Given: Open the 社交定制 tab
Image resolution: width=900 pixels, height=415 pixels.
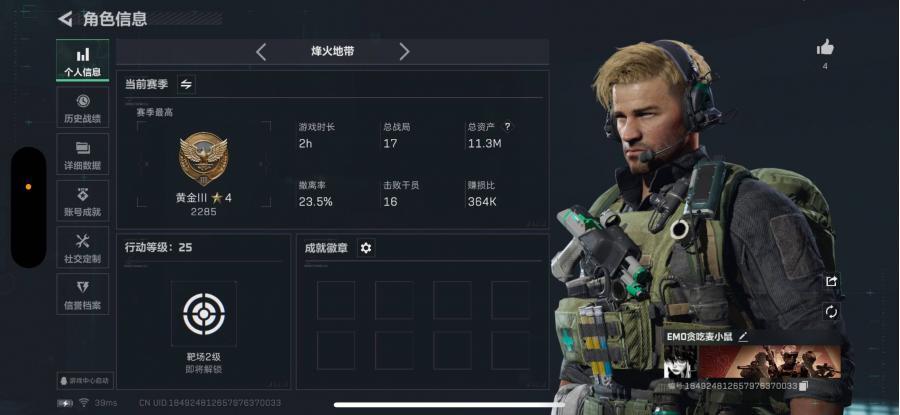Looking at the screenshot, I should (82, 247).
